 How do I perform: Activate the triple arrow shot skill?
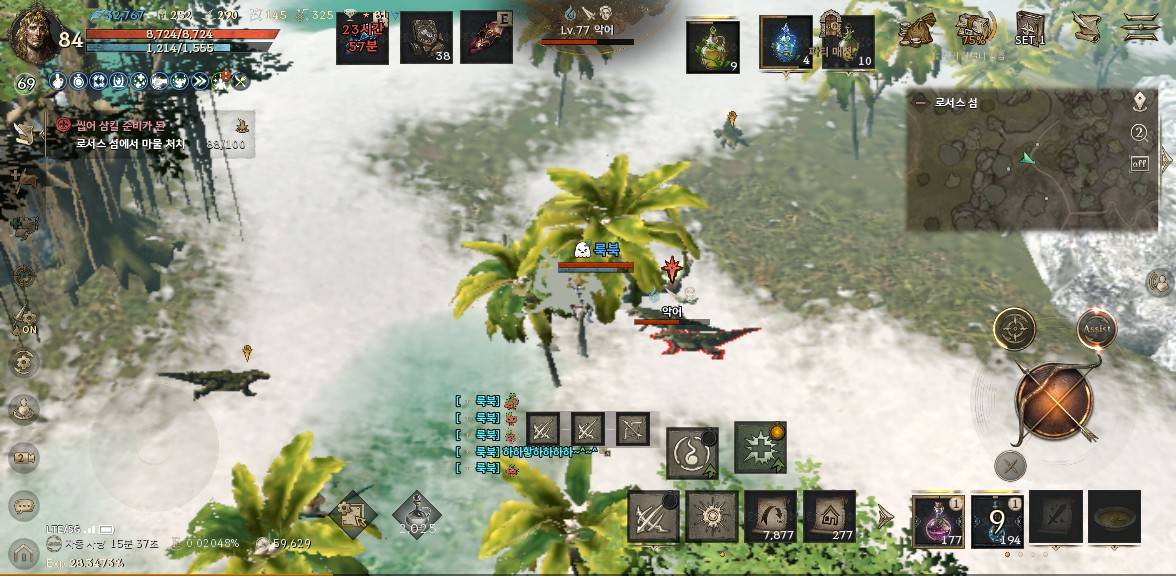pos(653,517)
